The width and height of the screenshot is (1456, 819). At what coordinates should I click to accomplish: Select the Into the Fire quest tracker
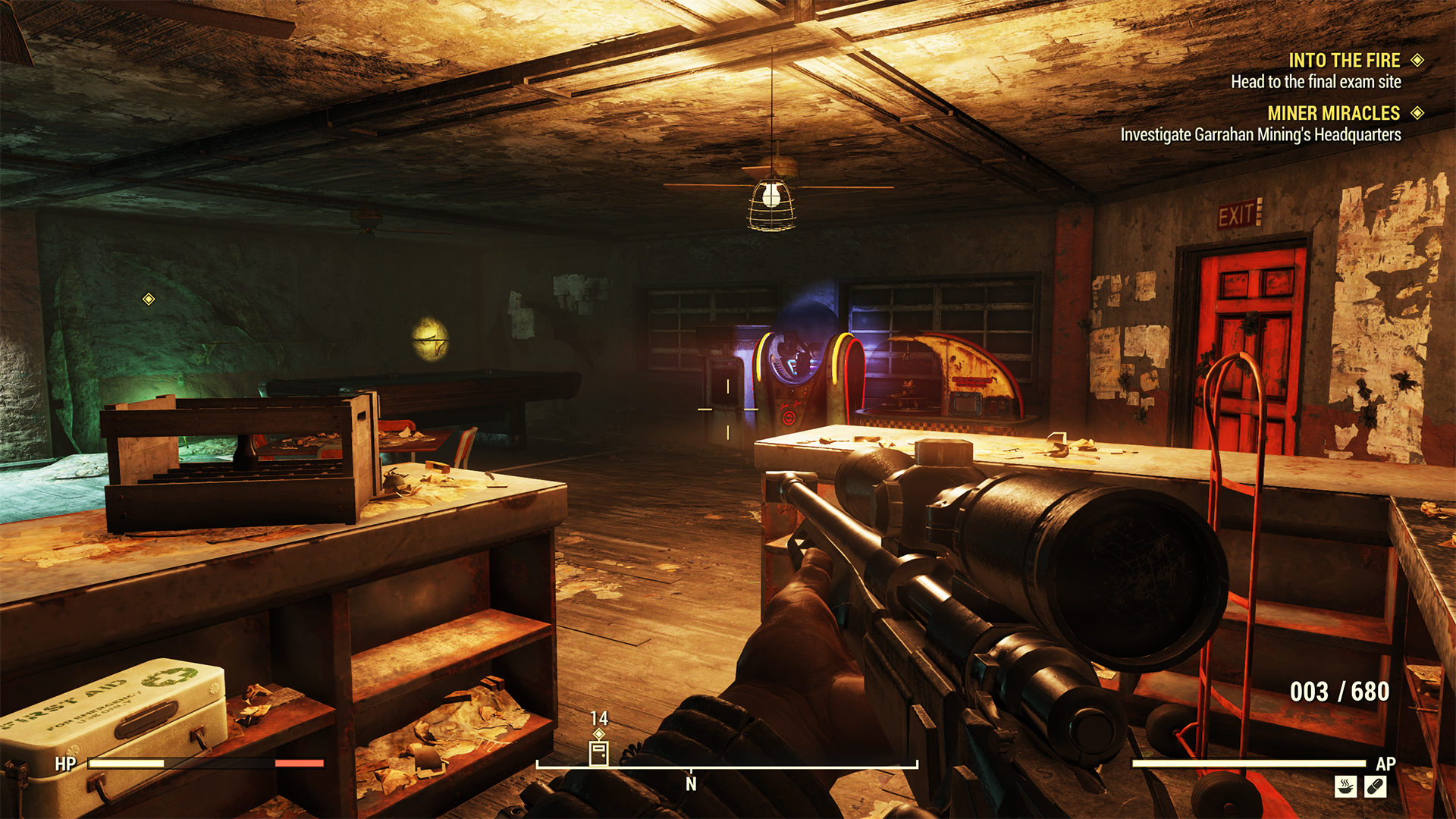(1344, 61)
